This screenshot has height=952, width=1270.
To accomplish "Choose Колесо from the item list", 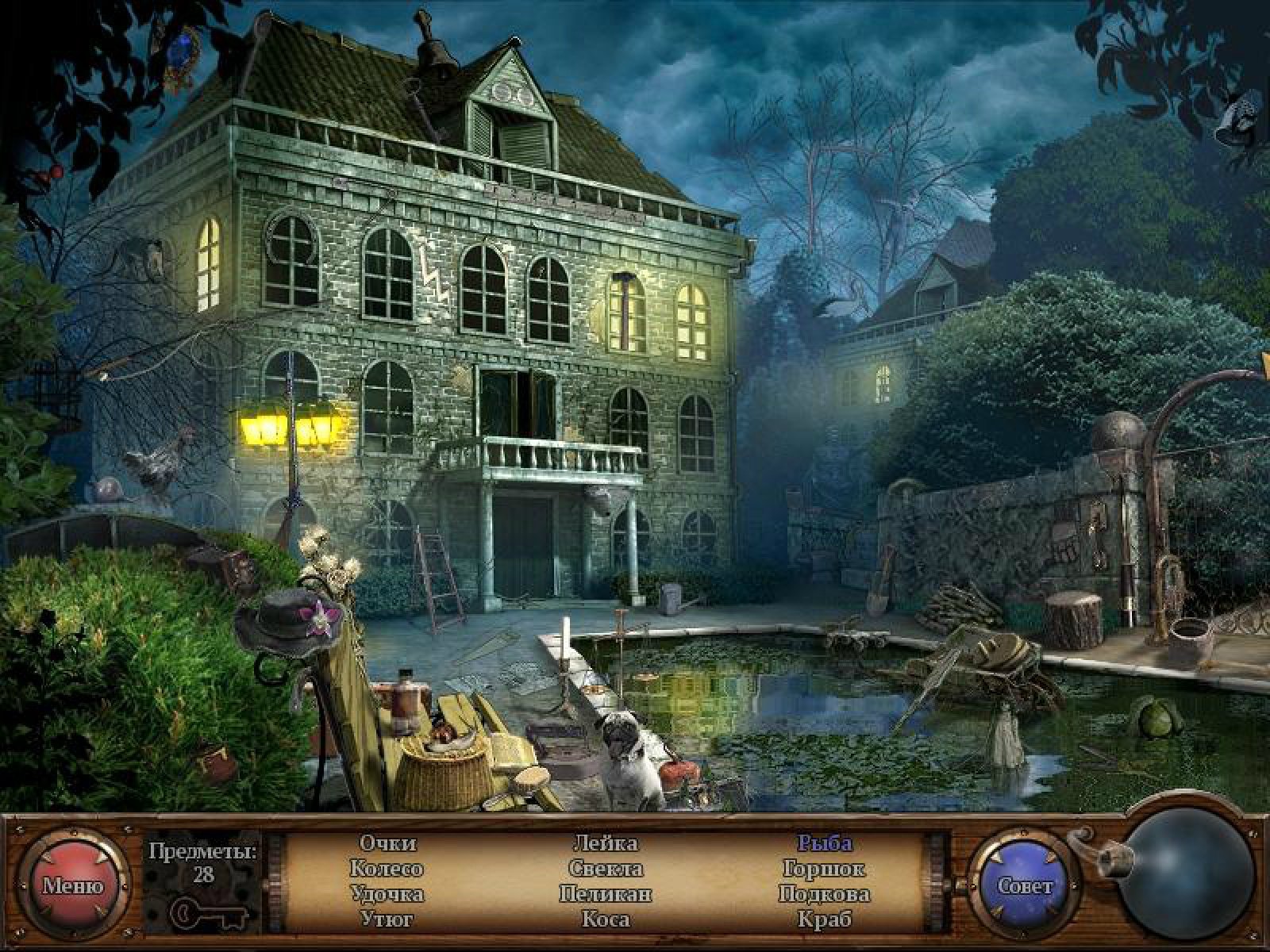I will [x=387, y=869].
